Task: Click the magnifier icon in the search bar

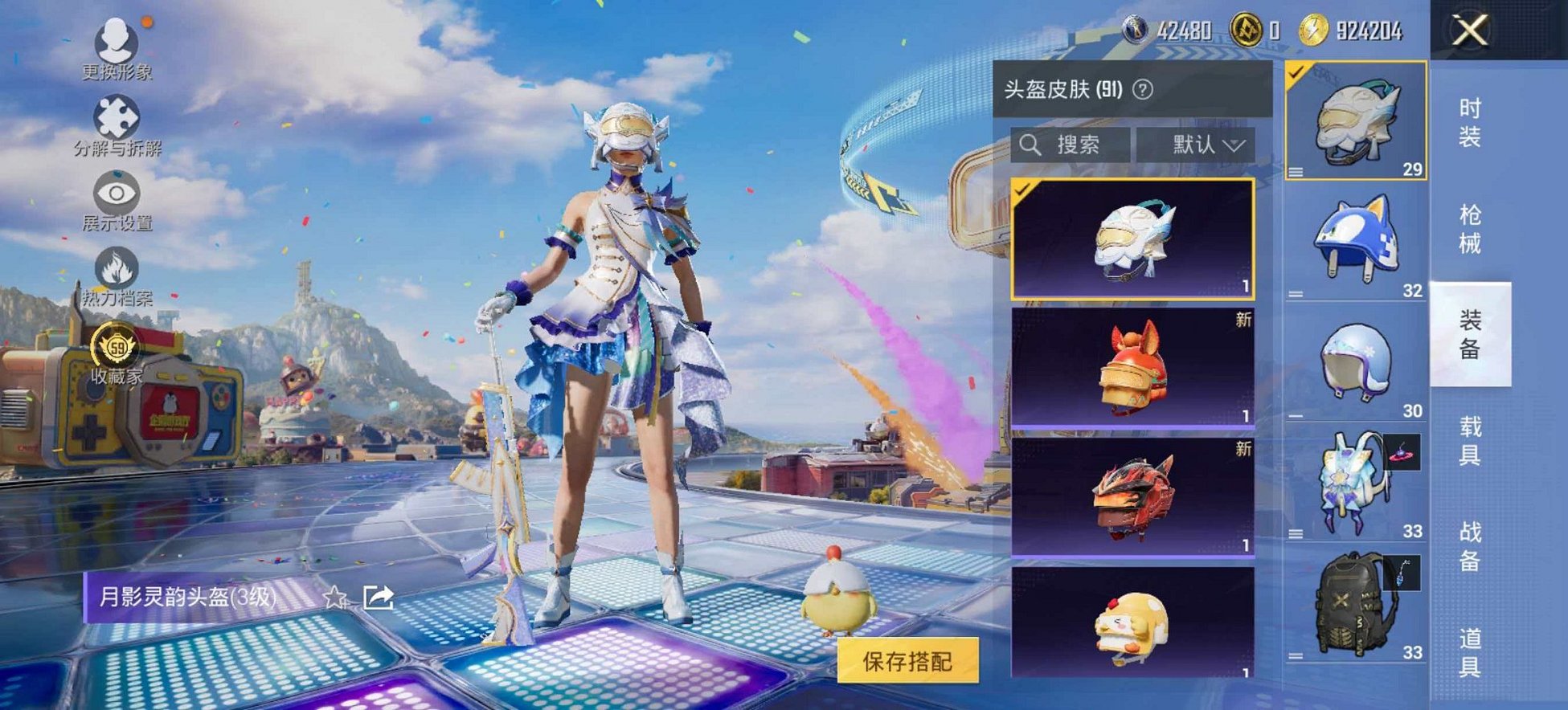Action: 1030,145
